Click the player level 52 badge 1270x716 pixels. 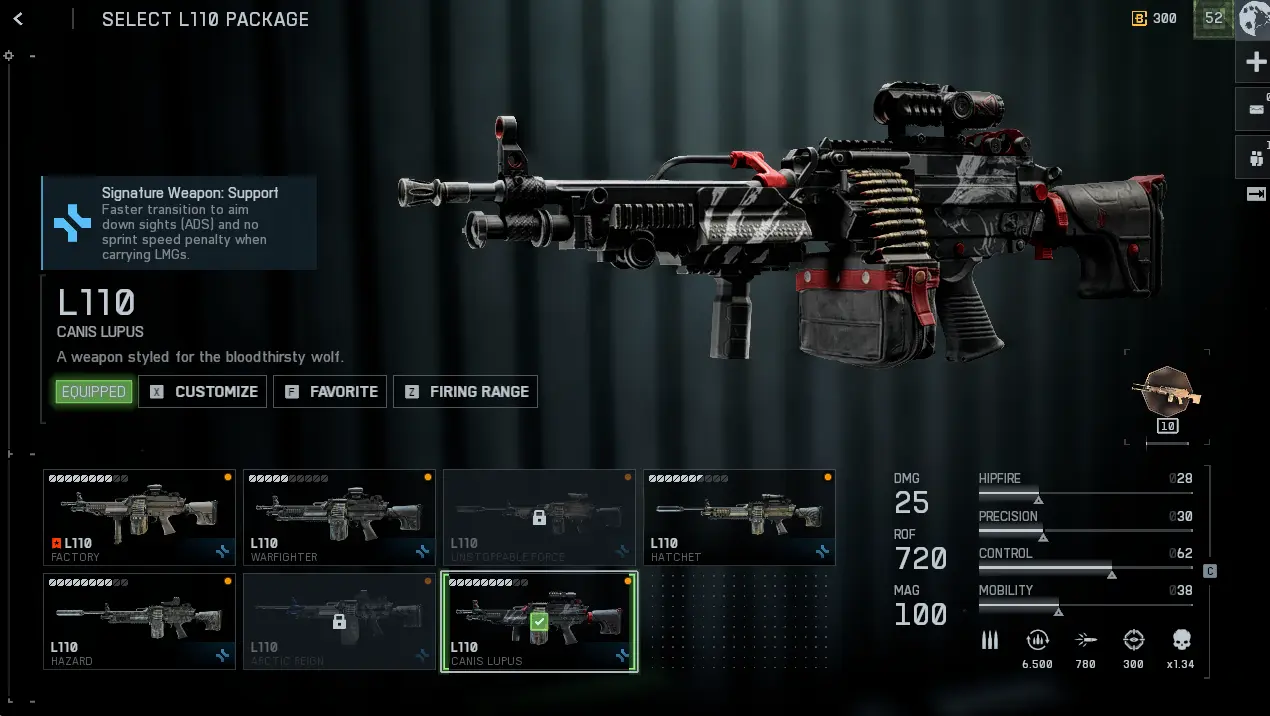click(x=1213, y=19)
